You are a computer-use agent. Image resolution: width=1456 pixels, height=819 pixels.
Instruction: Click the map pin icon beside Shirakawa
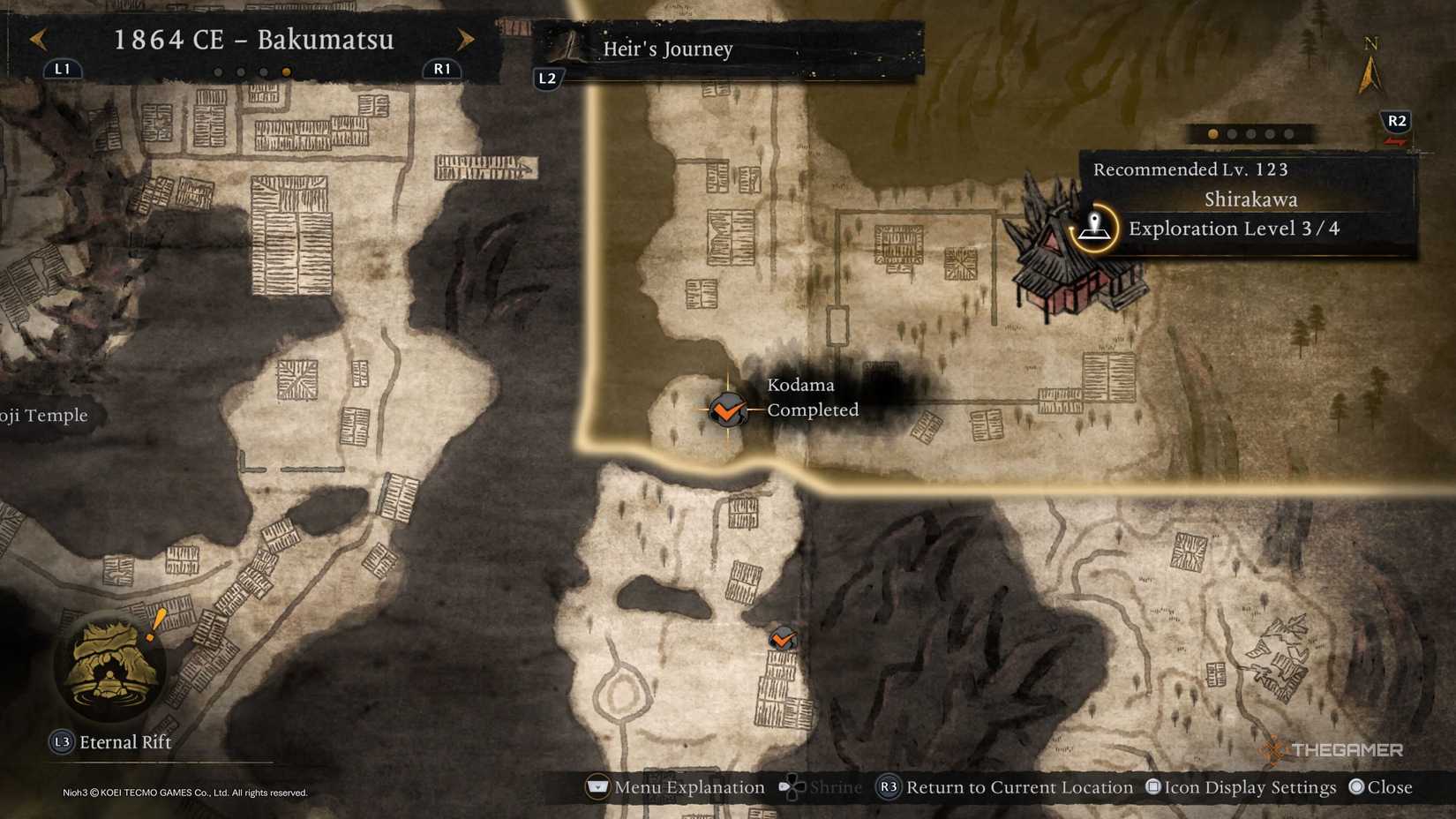1097,225
